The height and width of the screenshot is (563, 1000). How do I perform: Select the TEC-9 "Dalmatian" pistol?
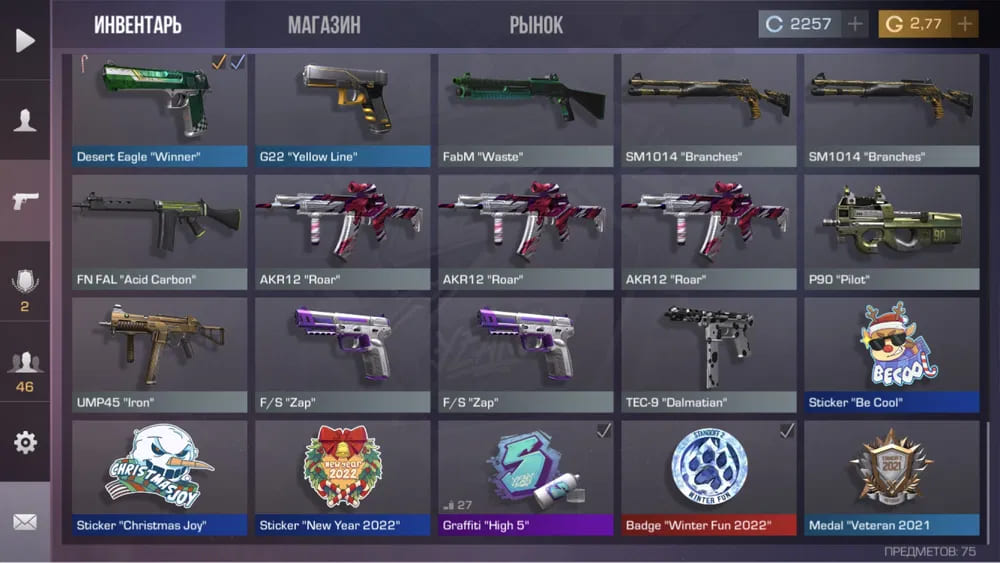tap(709, 355)
